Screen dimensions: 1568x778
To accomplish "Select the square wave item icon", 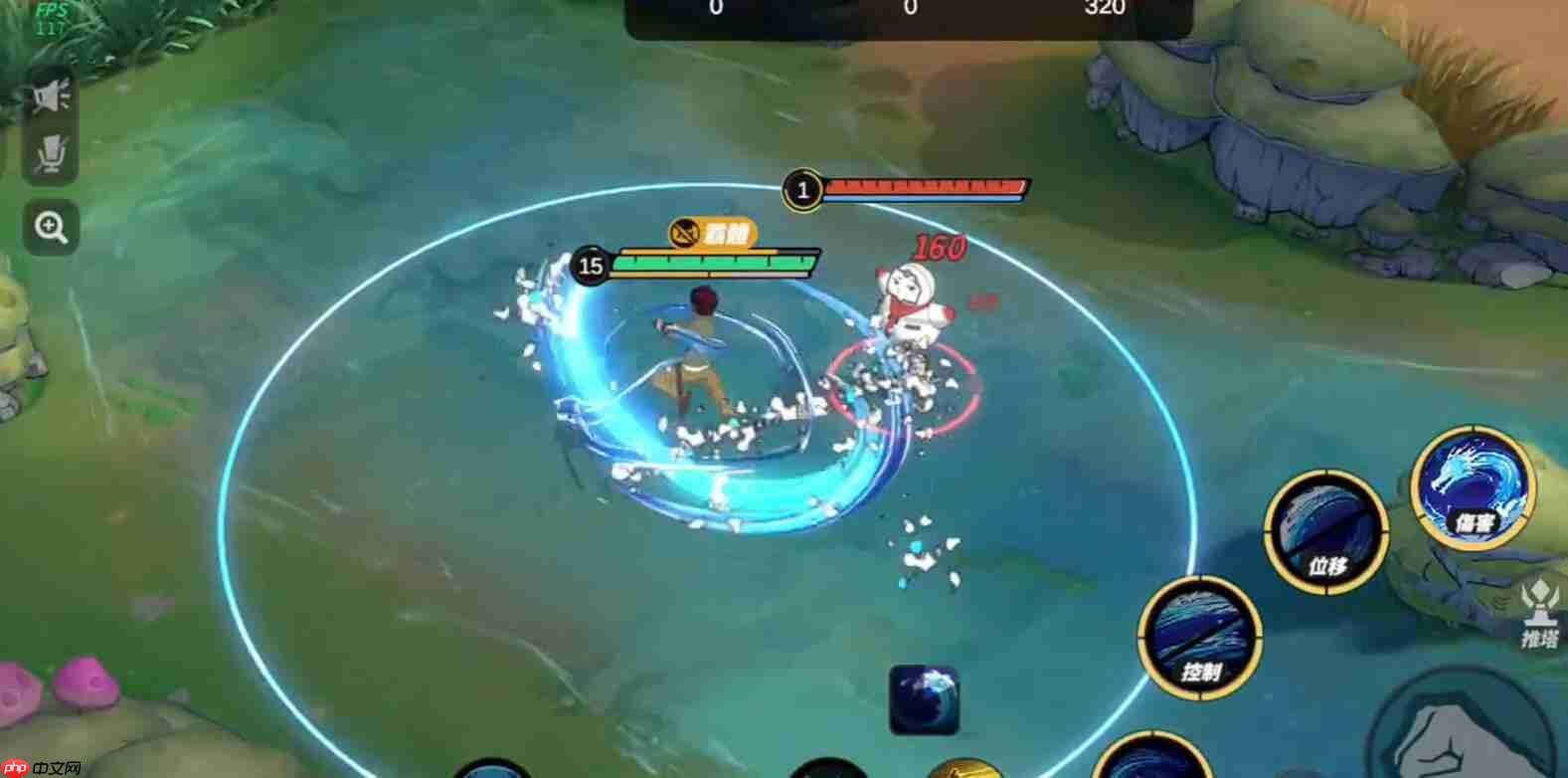I will 924,699.
